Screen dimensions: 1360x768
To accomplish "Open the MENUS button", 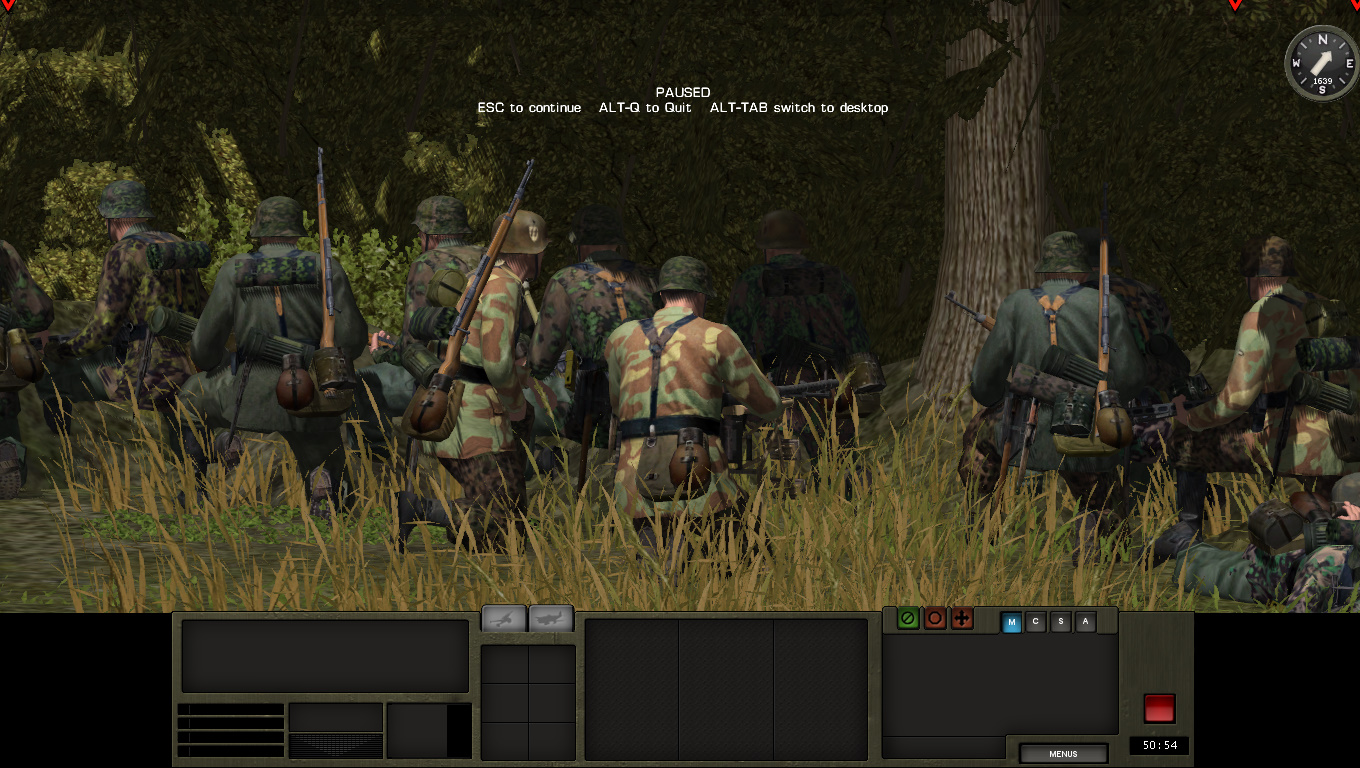I will pyautogui.click(x=1063, y=754).
